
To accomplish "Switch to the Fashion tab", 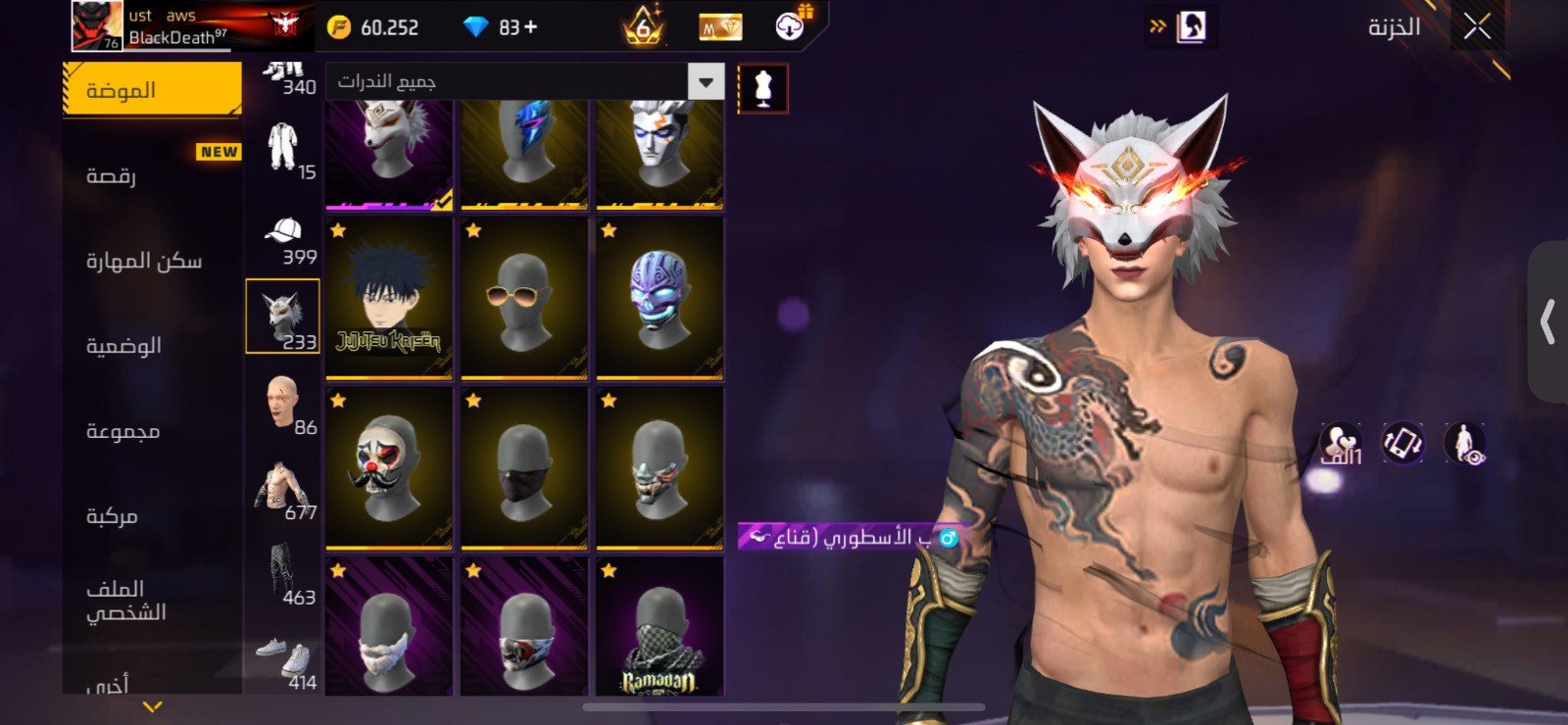I will click(152, 90).
